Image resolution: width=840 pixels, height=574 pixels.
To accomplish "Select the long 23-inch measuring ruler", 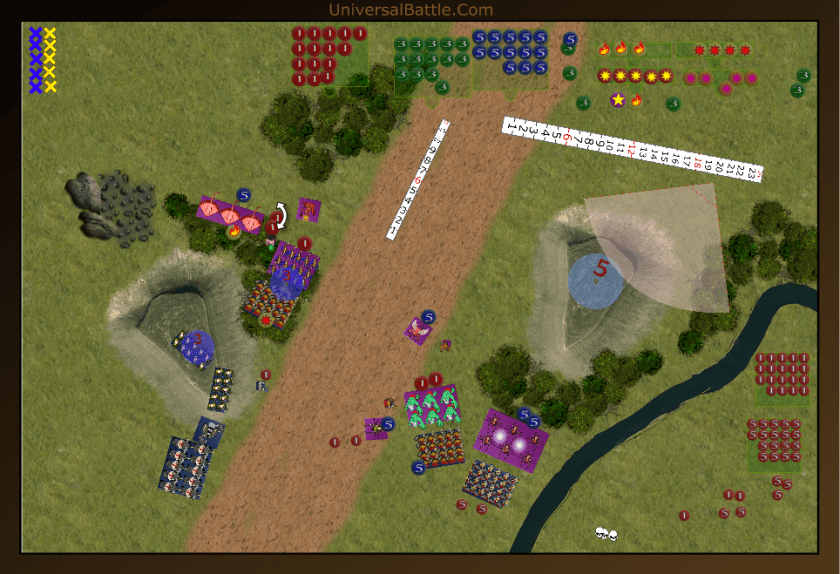I will pyautogui.click(x=632, y=147).
